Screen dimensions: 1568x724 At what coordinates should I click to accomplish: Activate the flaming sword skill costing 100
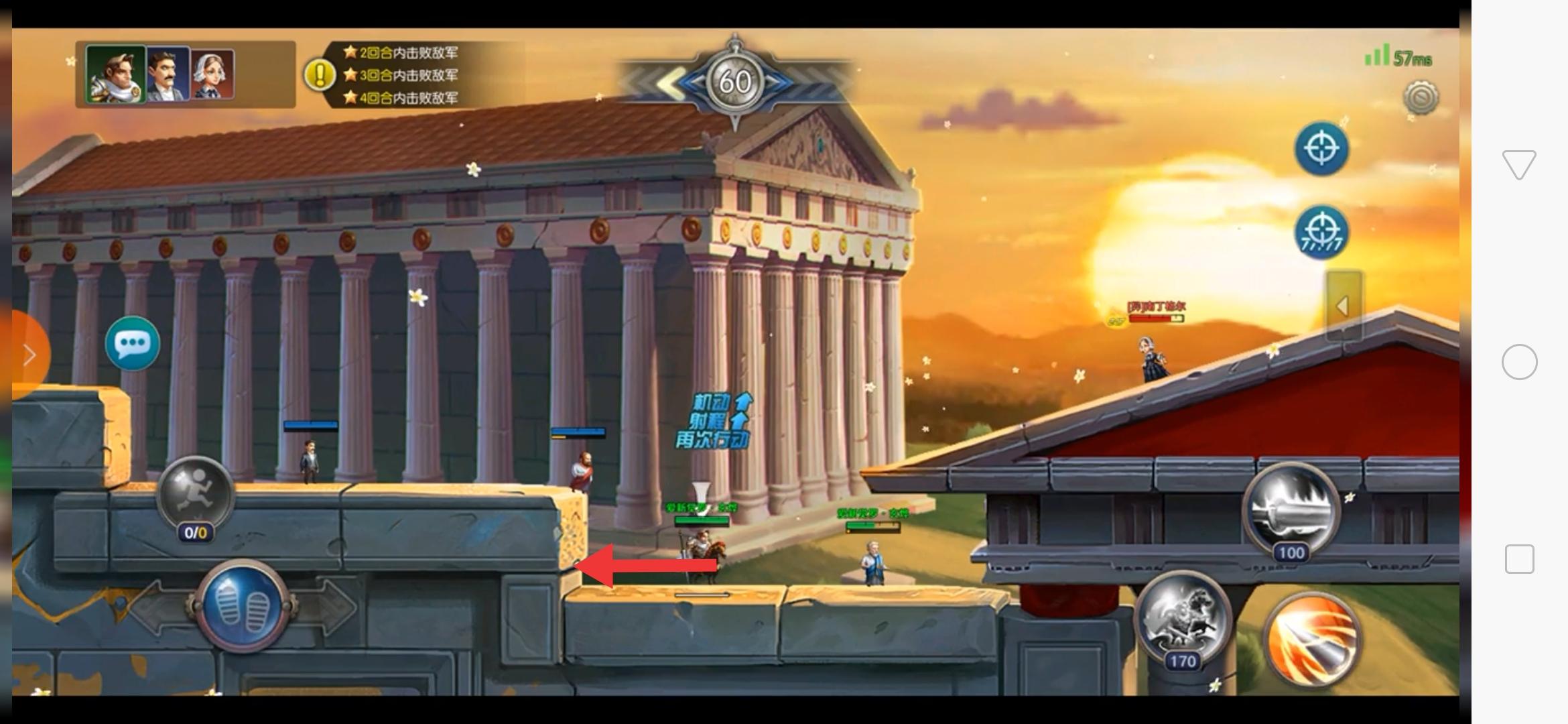tap(1290, 511)
